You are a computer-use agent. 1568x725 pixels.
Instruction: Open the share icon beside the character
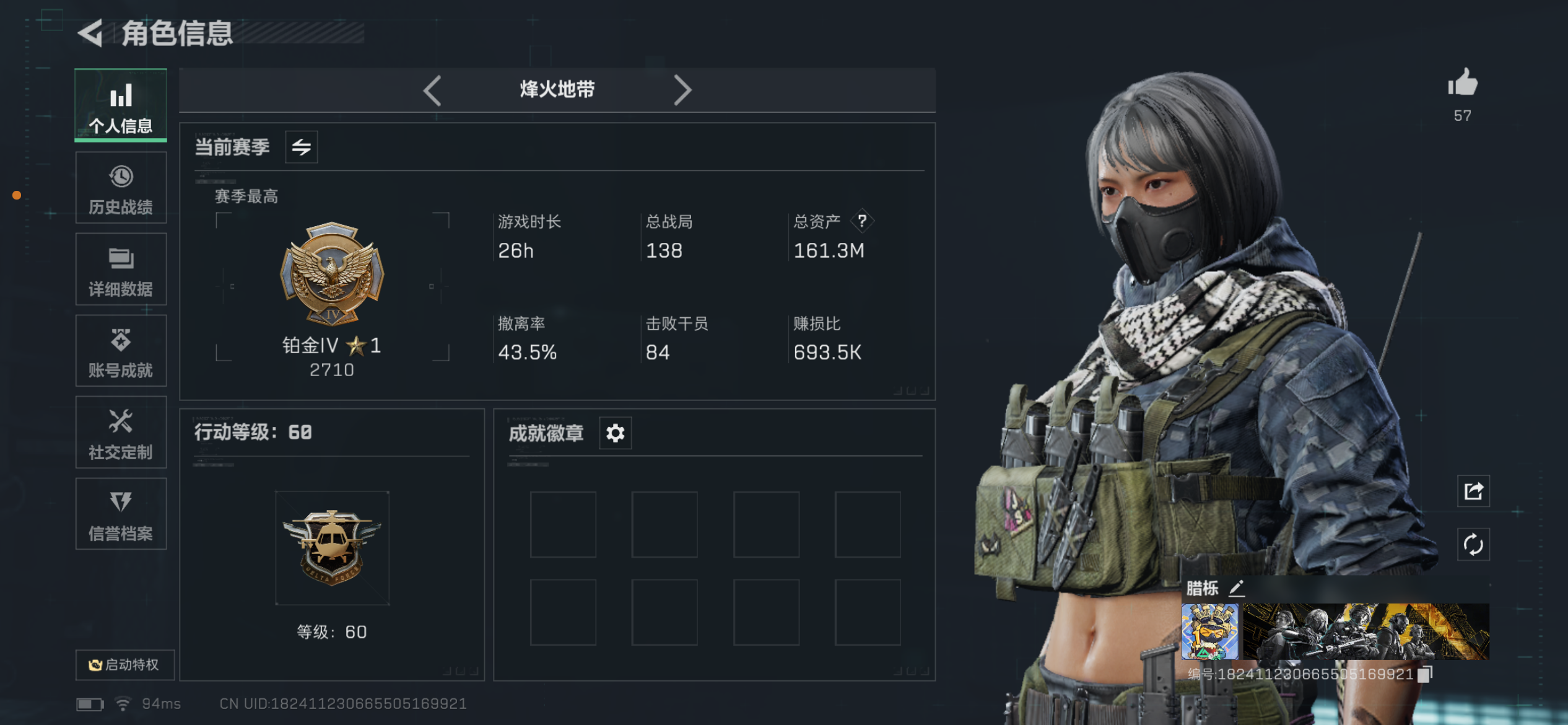tap(1473, 491)
